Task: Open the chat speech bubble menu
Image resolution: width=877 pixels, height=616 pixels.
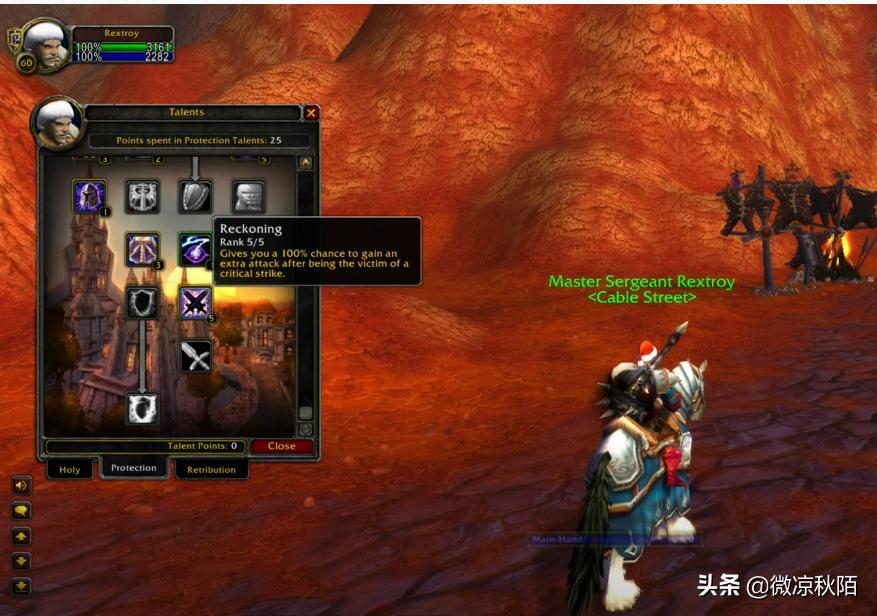Action: [21, 510]
